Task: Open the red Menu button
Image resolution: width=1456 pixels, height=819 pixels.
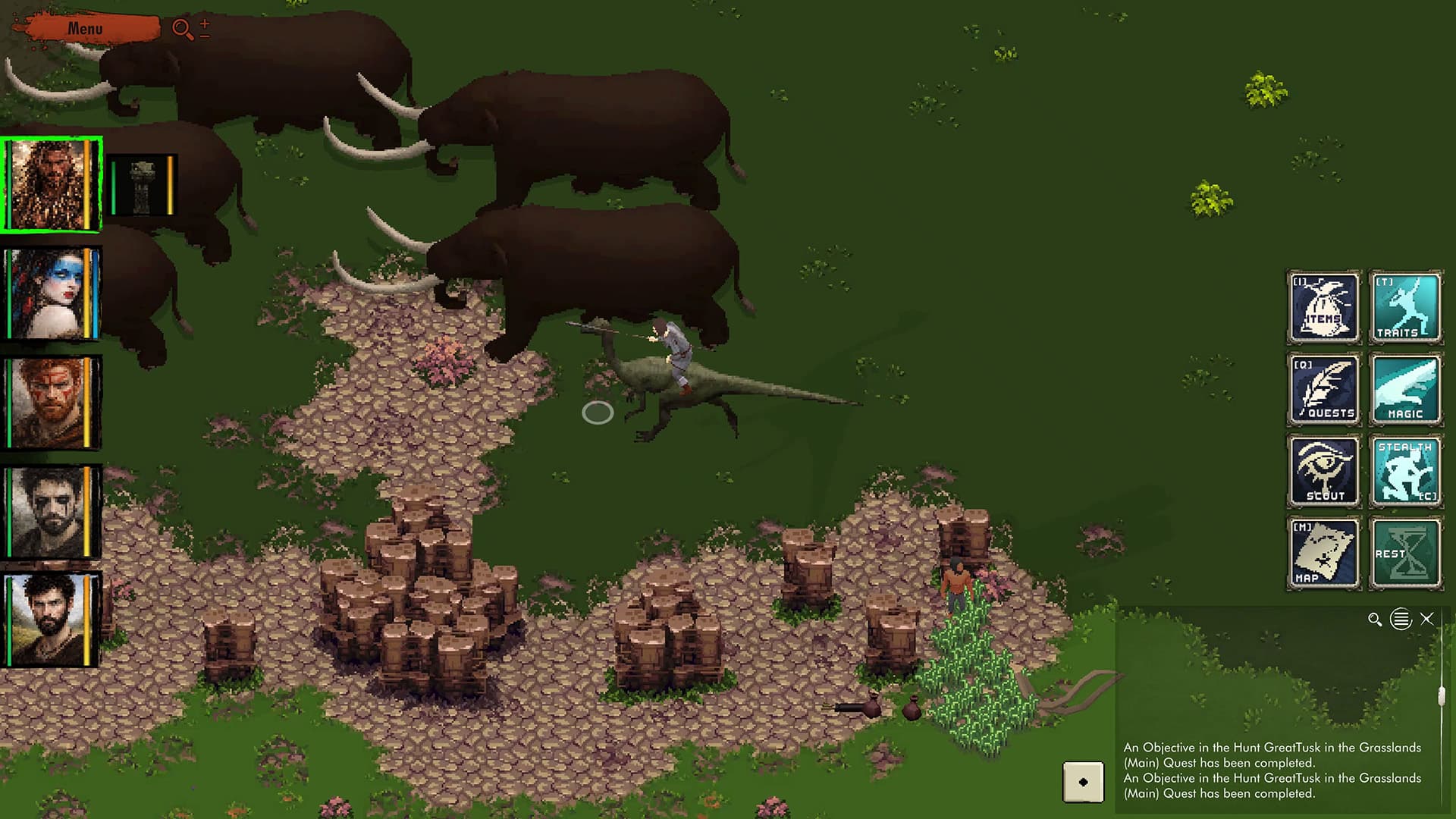Action: pos(85,29)
